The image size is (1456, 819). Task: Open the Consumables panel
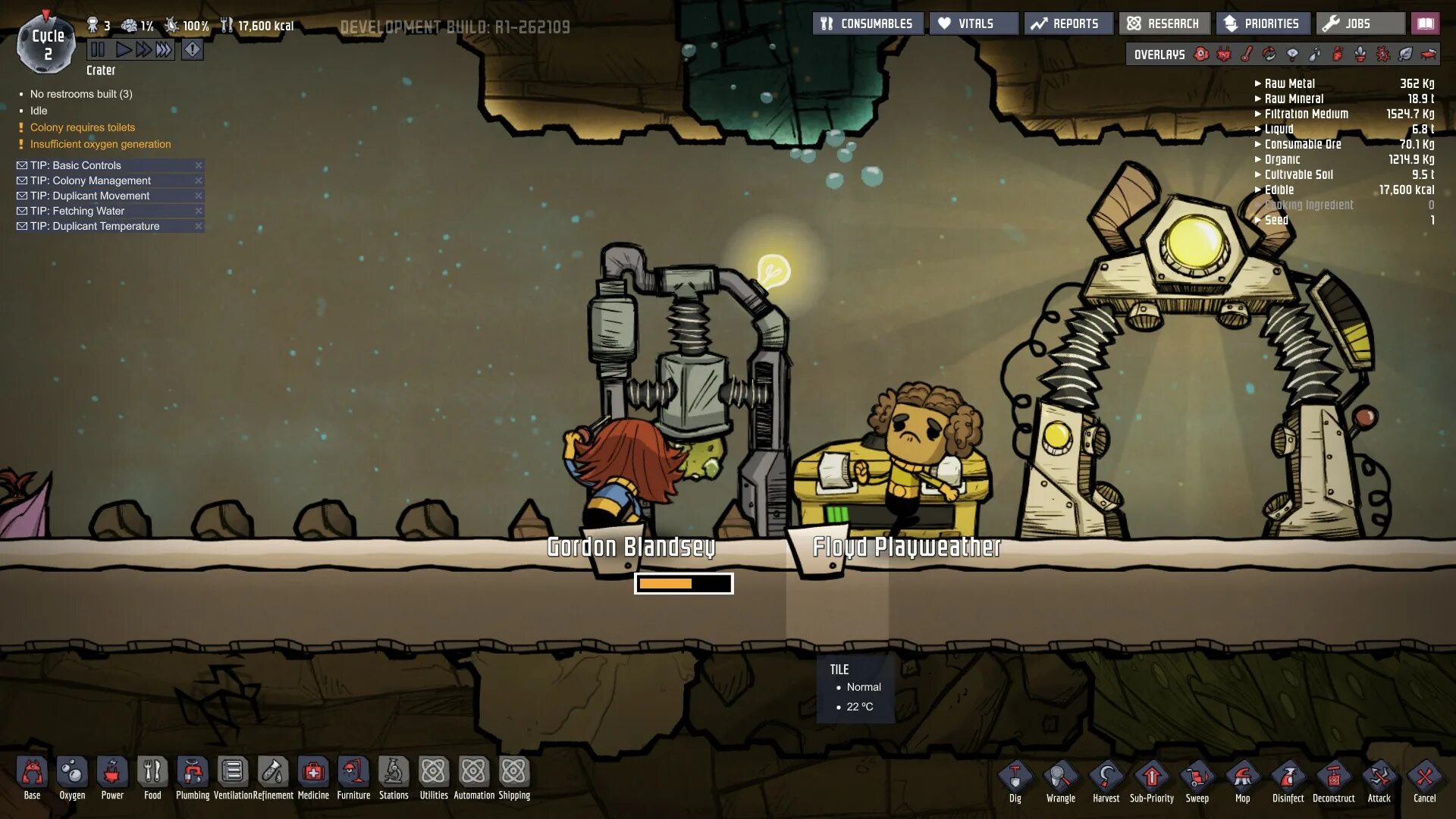click(x=868, y=24)
